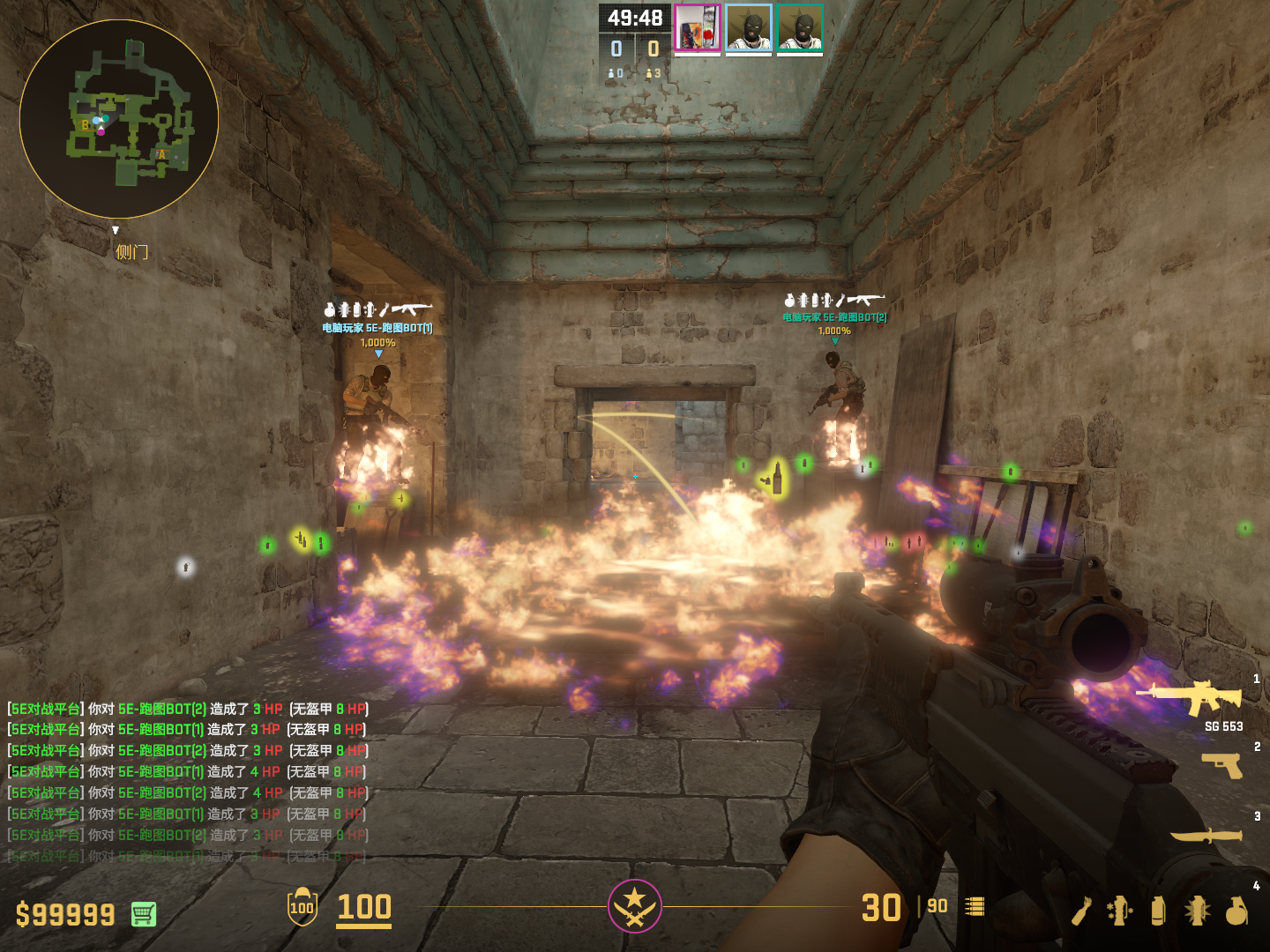
Task: Choose the decoy grenade icon
Action: (x=1120, y=911)
